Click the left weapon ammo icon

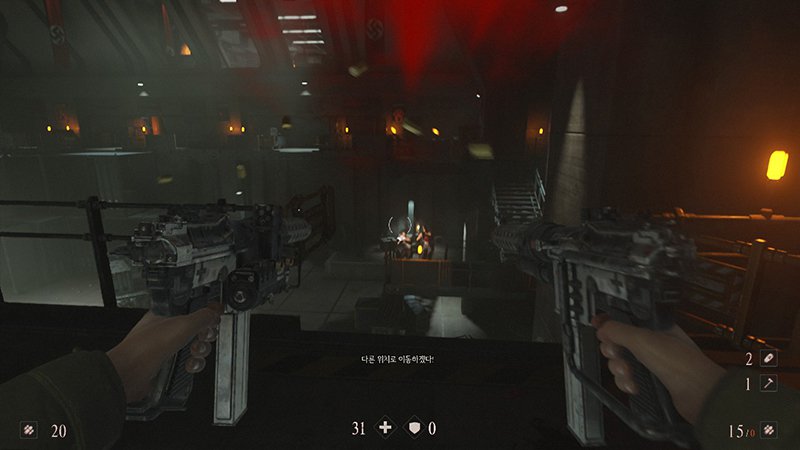tap(28, 431)
